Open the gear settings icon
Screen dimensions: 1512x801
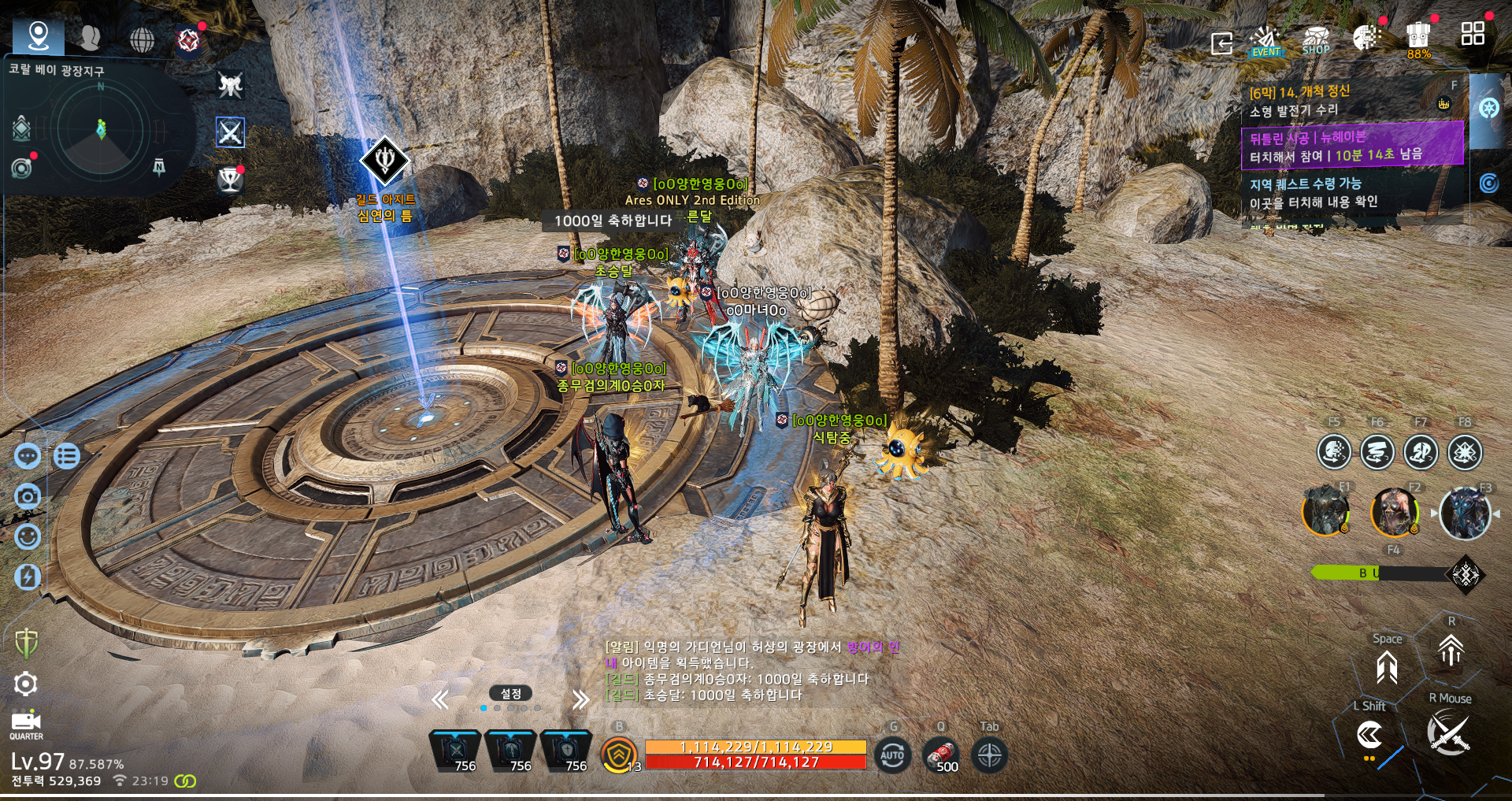tap(26, 684)
